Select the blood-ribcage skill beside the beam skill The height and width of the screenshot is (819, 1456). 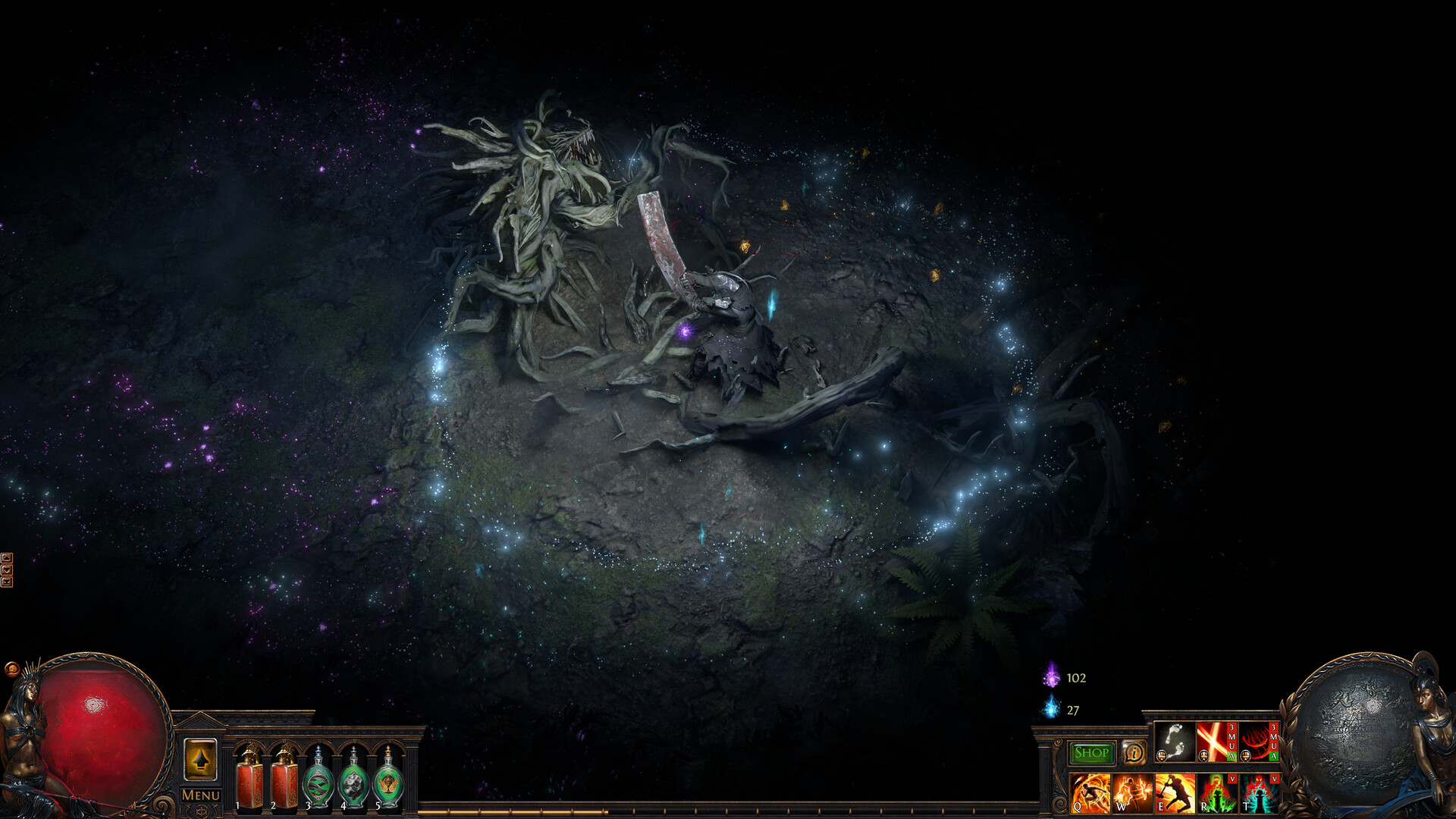[x=1256, y=742]
